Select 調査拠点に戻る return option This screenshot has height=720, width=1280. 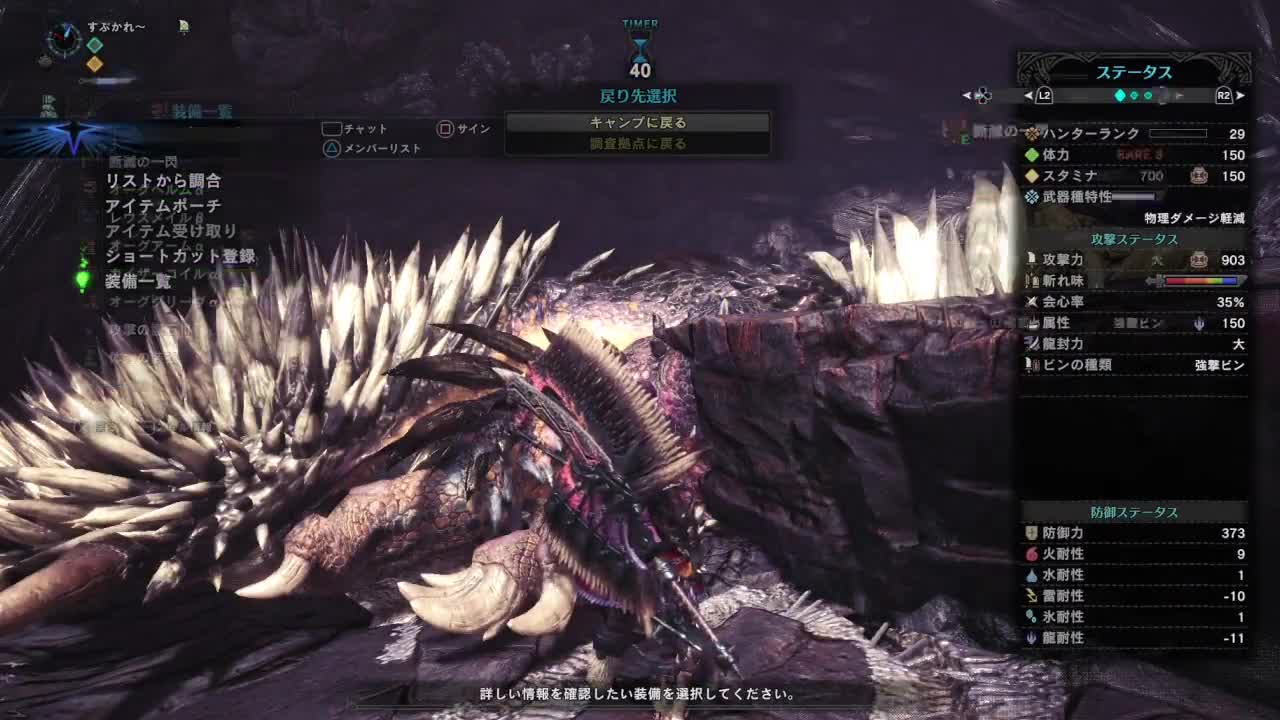pyautogui.click(x=637, y=144)
